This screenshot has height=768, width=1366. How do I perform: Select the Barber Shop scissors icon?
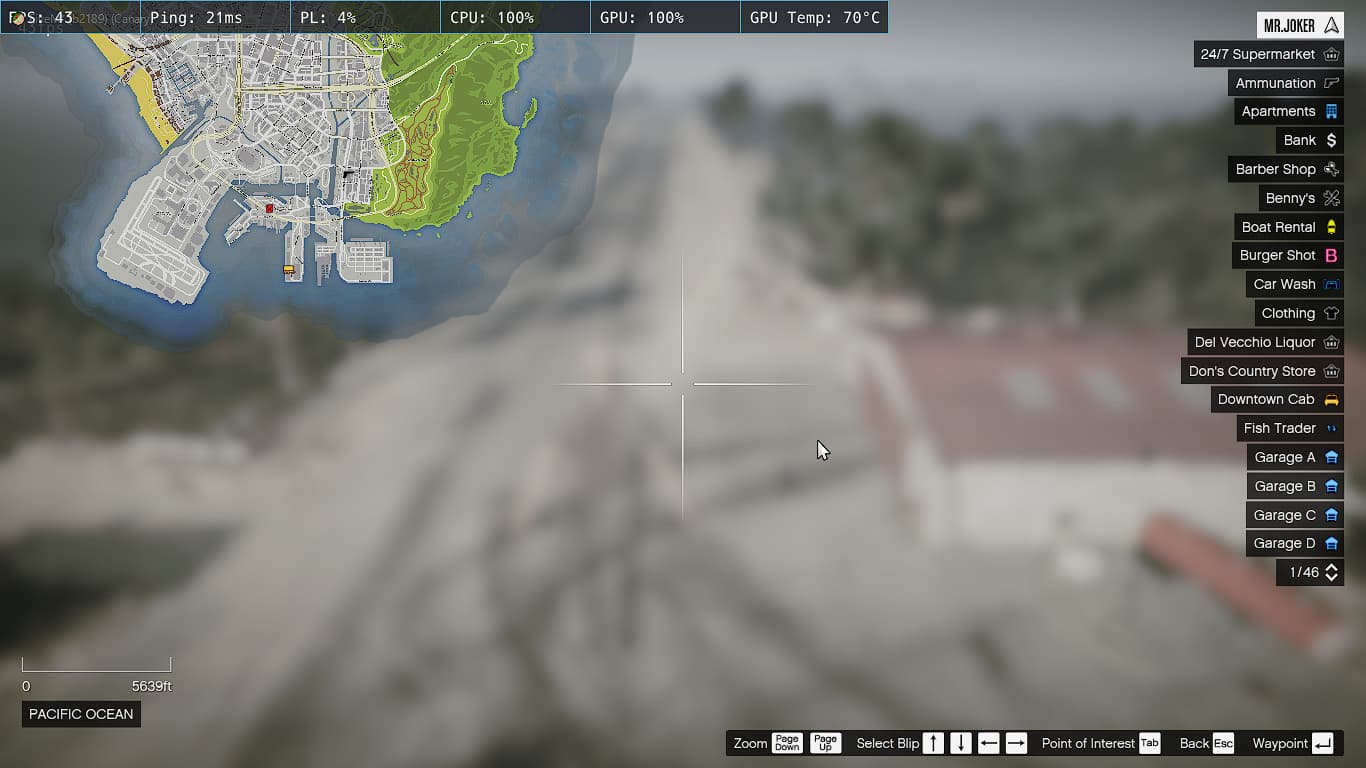pos(1330,169)
